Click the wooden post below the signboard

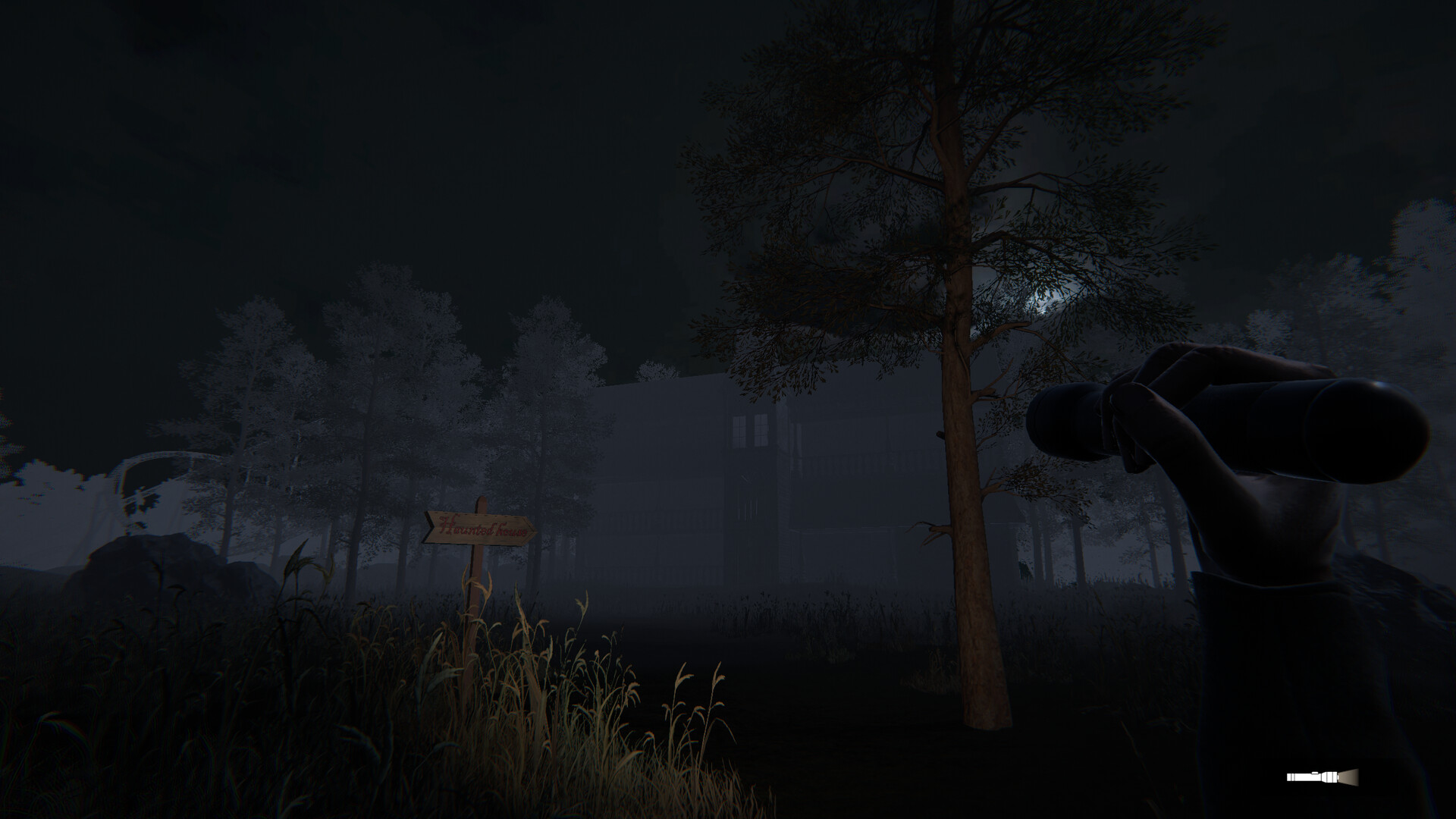tap(477, 584)
